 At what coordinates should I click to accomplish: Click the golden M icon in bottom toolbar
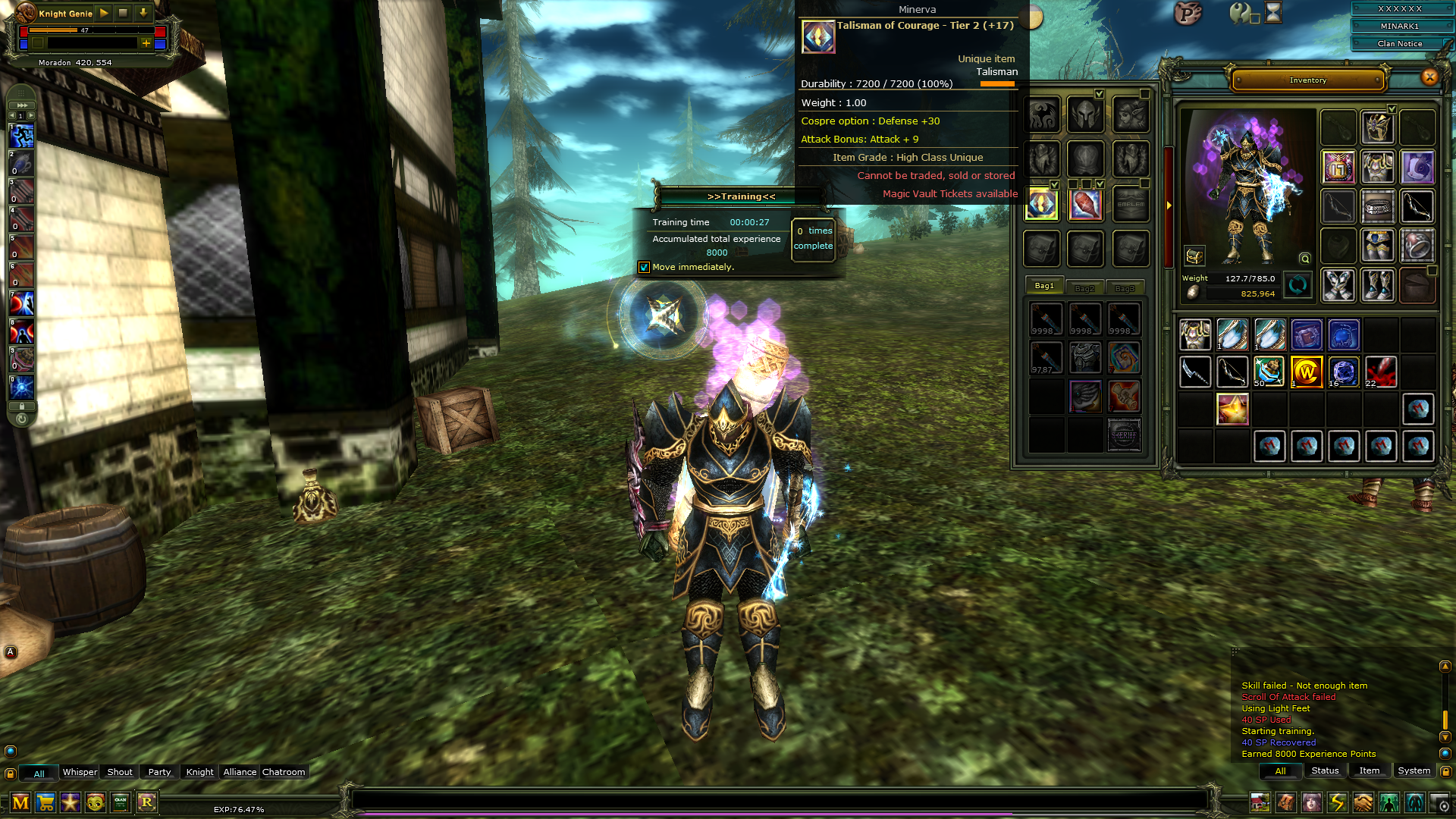(x=21, y=803)
